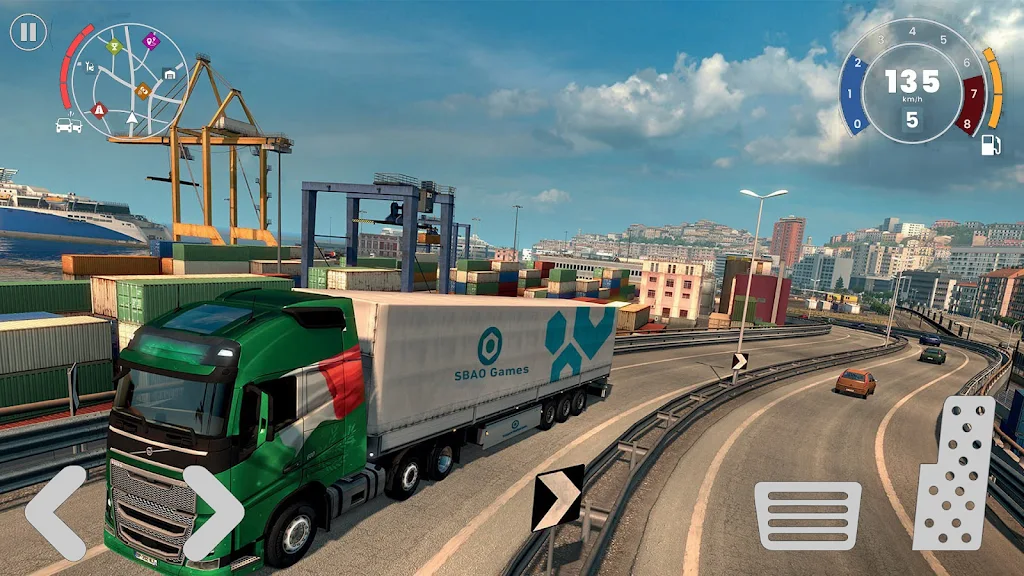Steer left with the left arrow
The image size is (1024, 576).
pyautogui.click(x=56, y=512)
